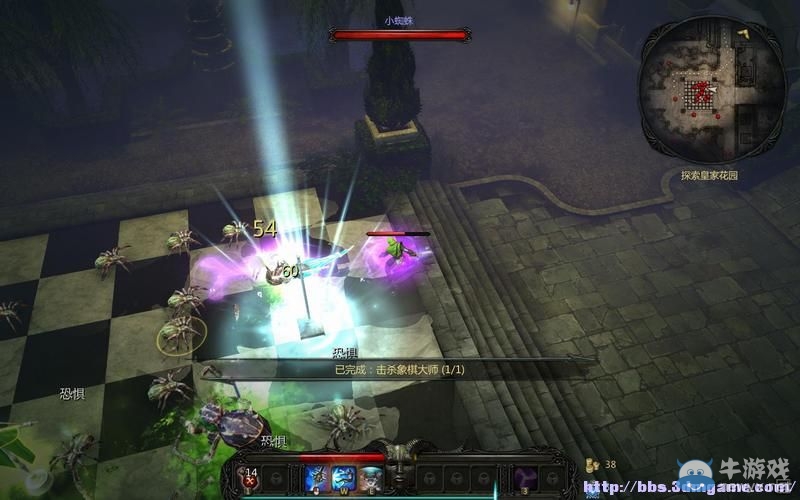Viewport: 800px width, 500px height.
Task: Click the gold coins icon
Action: click(592, 465)
